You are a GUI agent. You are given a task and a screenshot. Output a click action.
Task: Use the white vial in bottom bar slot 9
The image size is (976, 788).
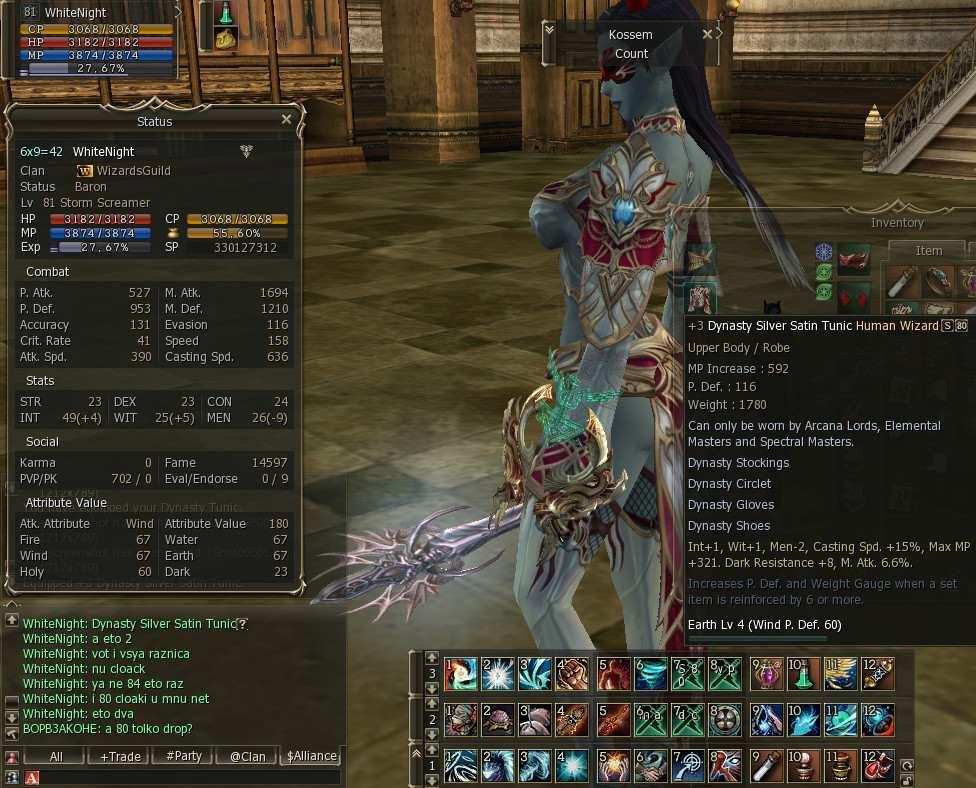(x=767, y=766)
